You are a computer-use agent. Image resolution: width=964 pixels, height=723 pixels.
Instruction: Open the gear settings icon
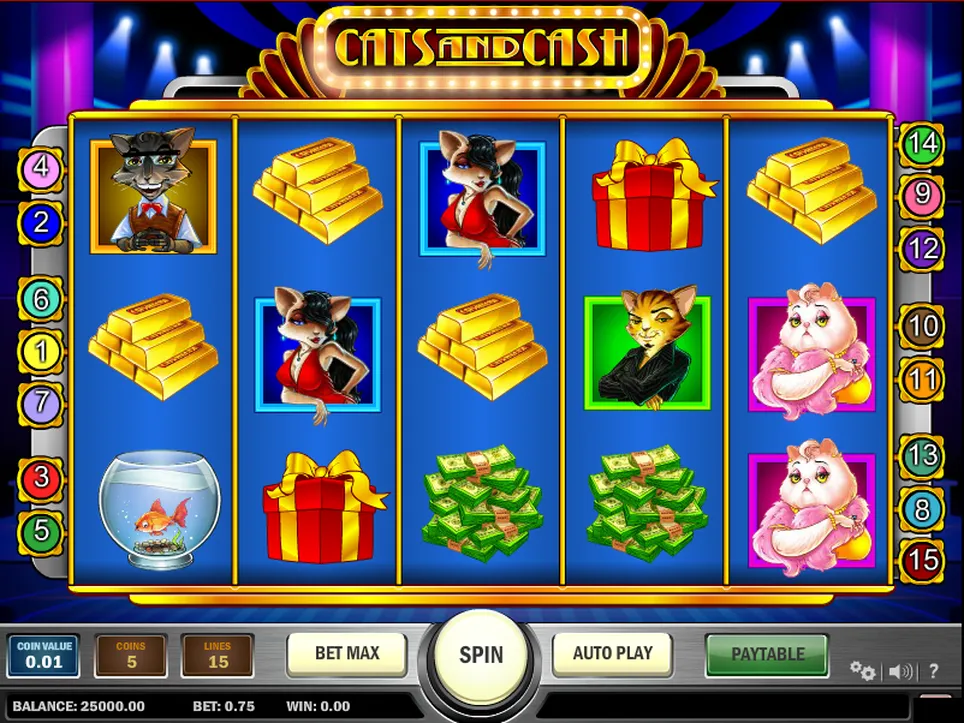tap(861, 670)
